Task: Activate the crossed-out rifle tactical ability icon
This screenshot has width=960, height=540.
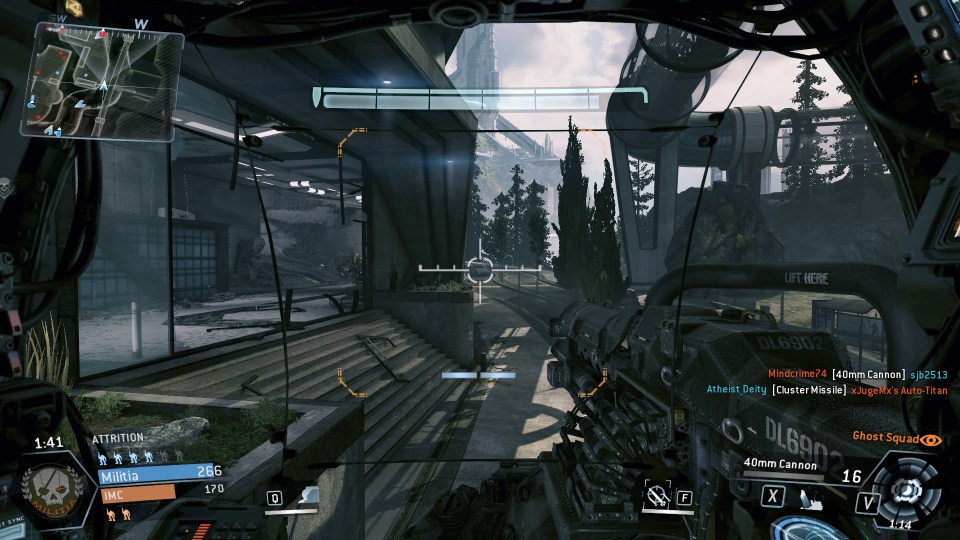Action: pyautogui.click(x=656, y=495)
